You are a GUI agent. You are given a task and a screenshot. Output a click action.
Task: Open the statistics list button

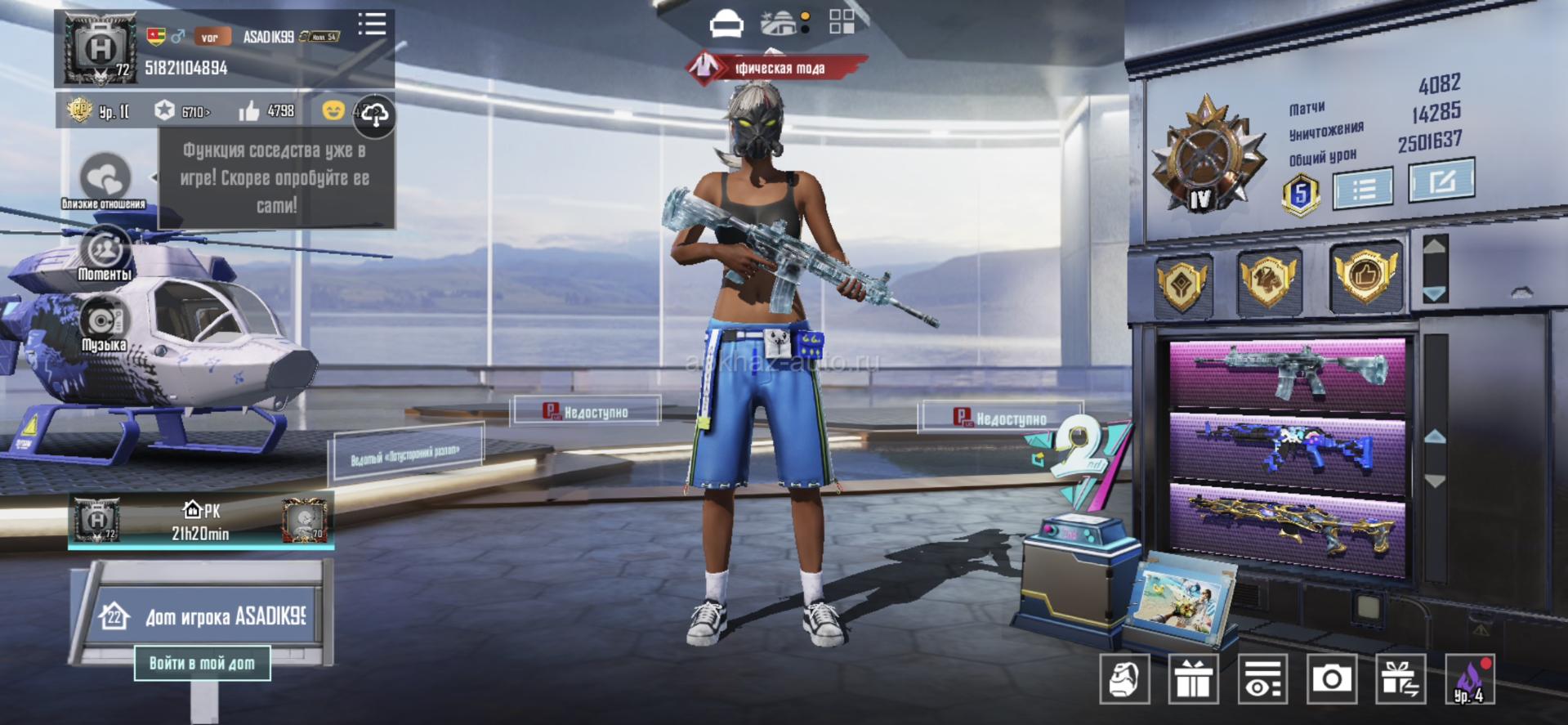pos(1363,190)
